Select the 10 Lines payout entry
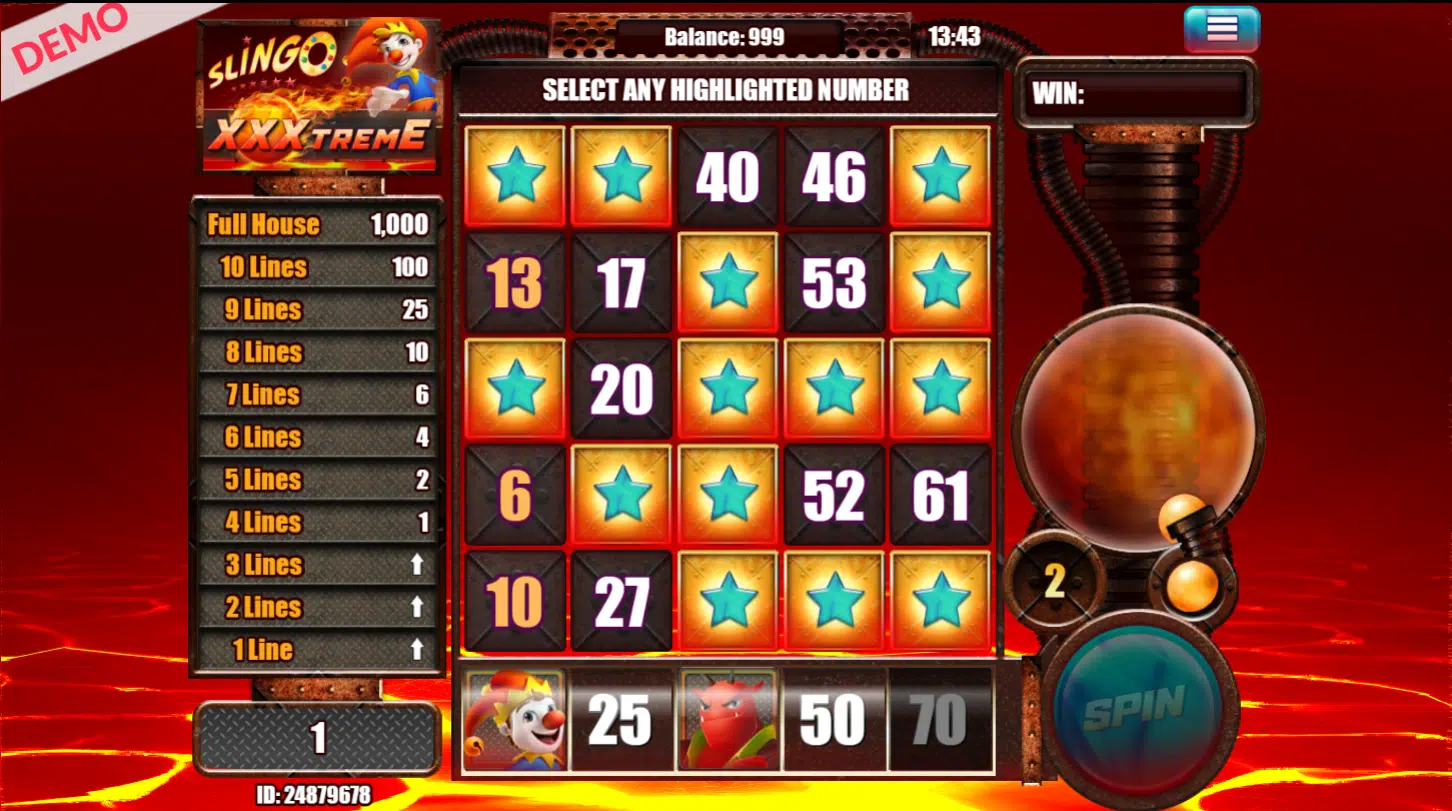The image size is (1452, 811). point(316,267)
